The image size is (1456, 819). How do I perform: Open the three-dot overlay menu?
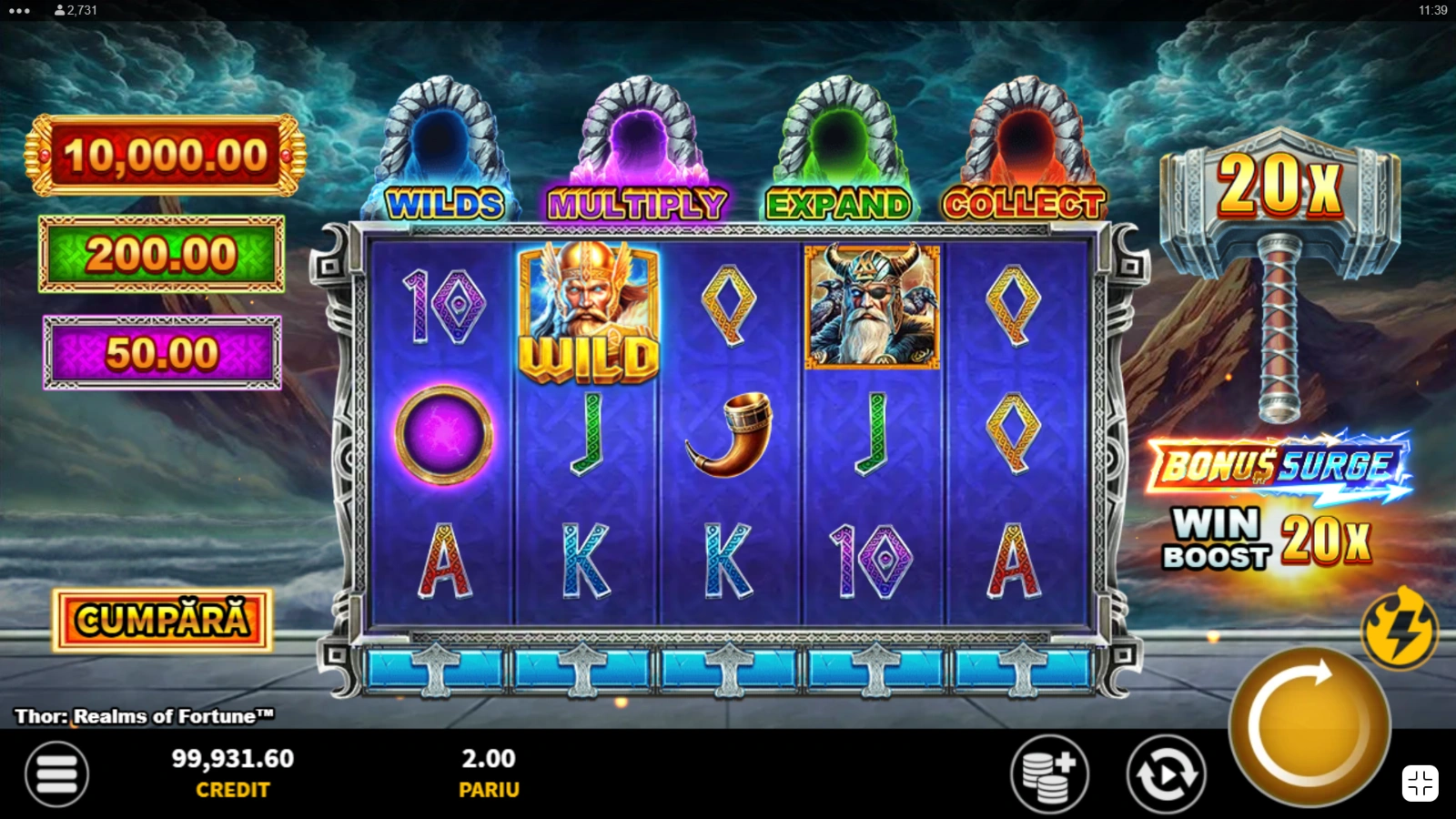(x=18, y=11)
